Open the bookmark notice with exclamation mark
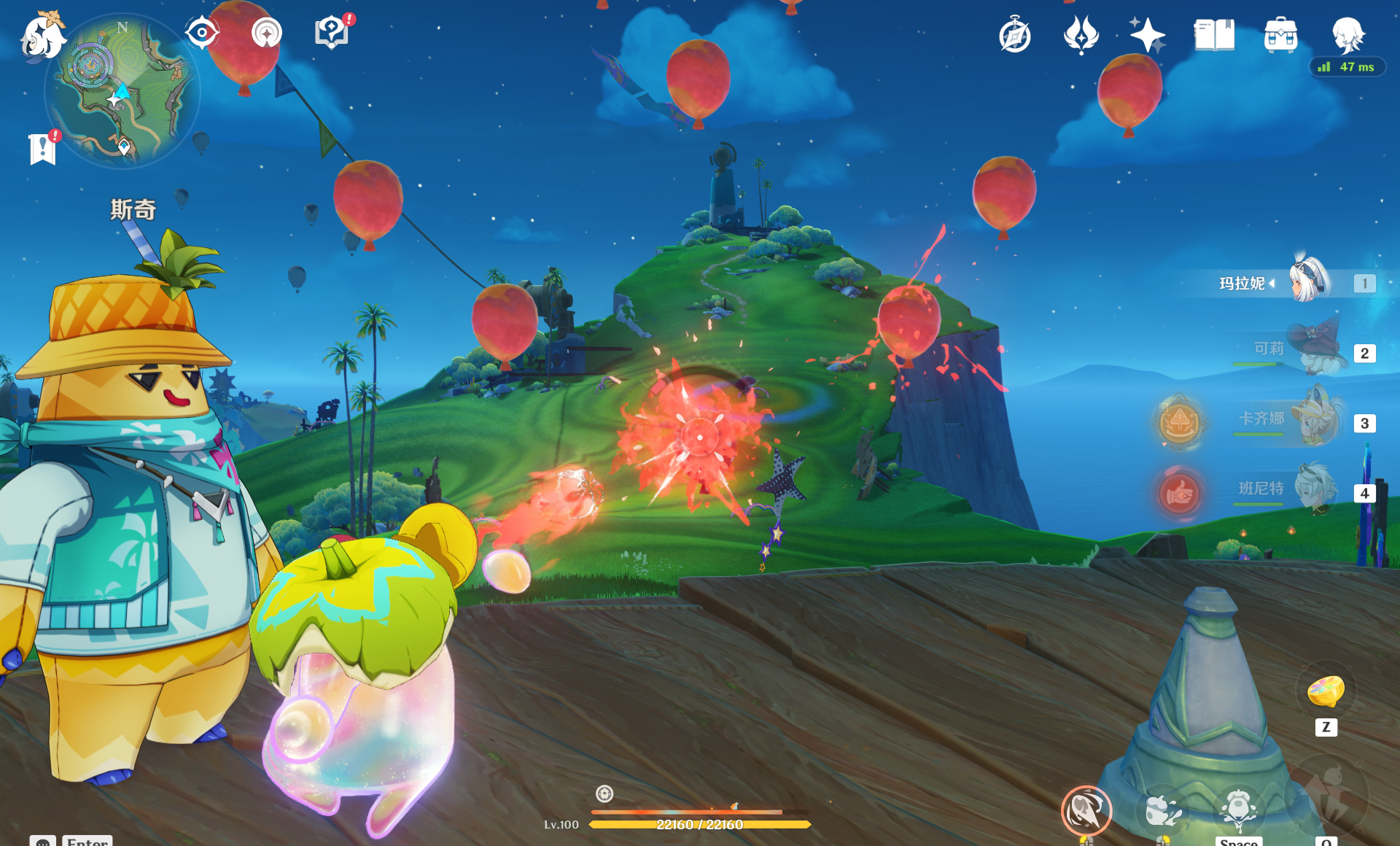The height and width of the screenshot is (846, 1400). 43,149
